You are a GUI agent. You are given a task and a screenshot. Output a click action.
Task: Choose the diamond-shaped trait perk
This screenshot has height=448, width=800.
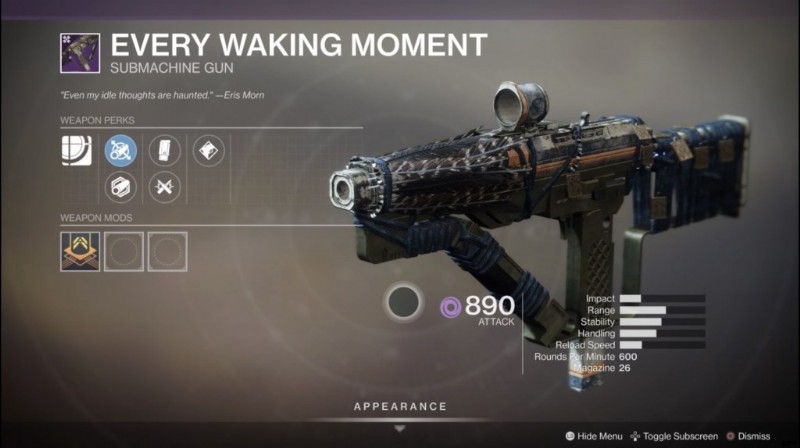pos(208,151)
